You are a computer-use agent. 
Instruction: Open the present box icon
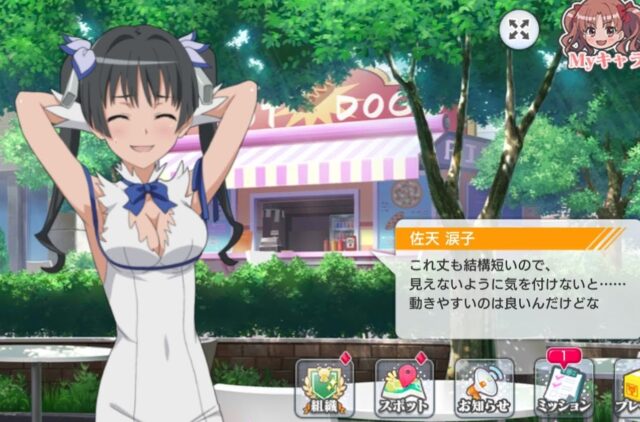coord(627,387)
